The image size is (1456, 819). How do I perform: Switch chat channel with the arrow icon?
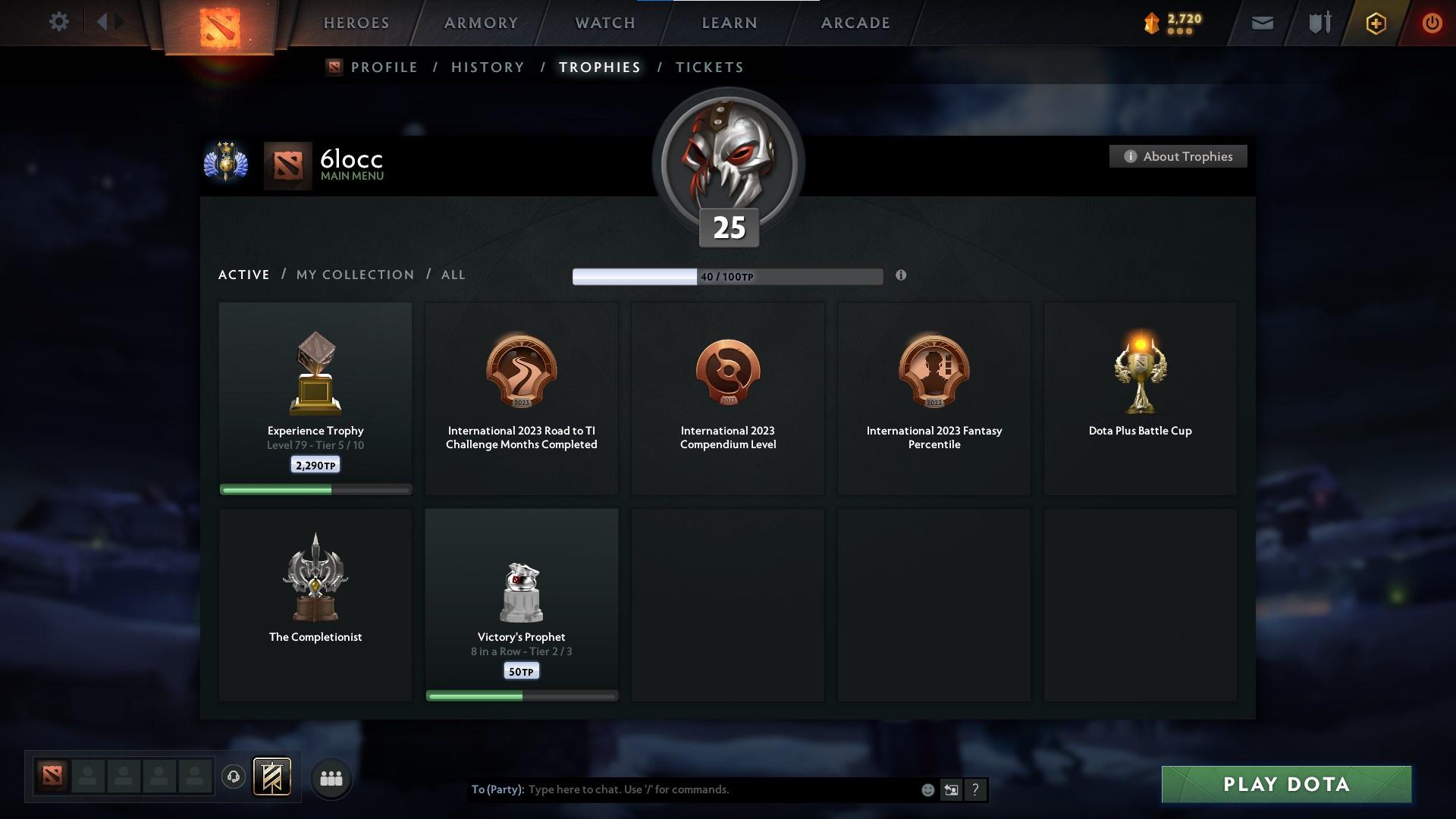pyautogui.click(x=951, y=789)
